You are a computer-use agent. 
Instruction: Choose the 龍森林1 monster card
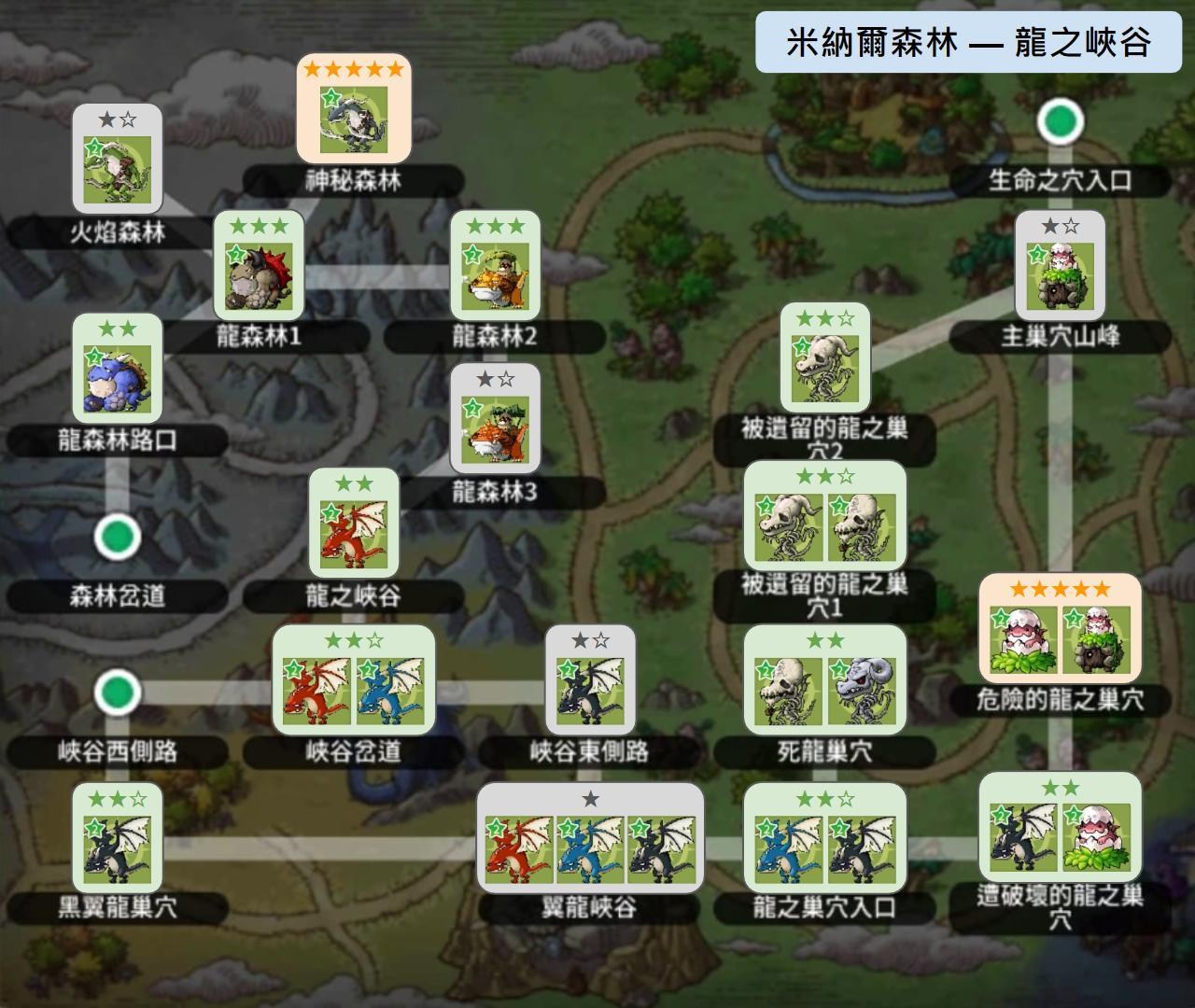pyautogui.click(x=259, y=267)
